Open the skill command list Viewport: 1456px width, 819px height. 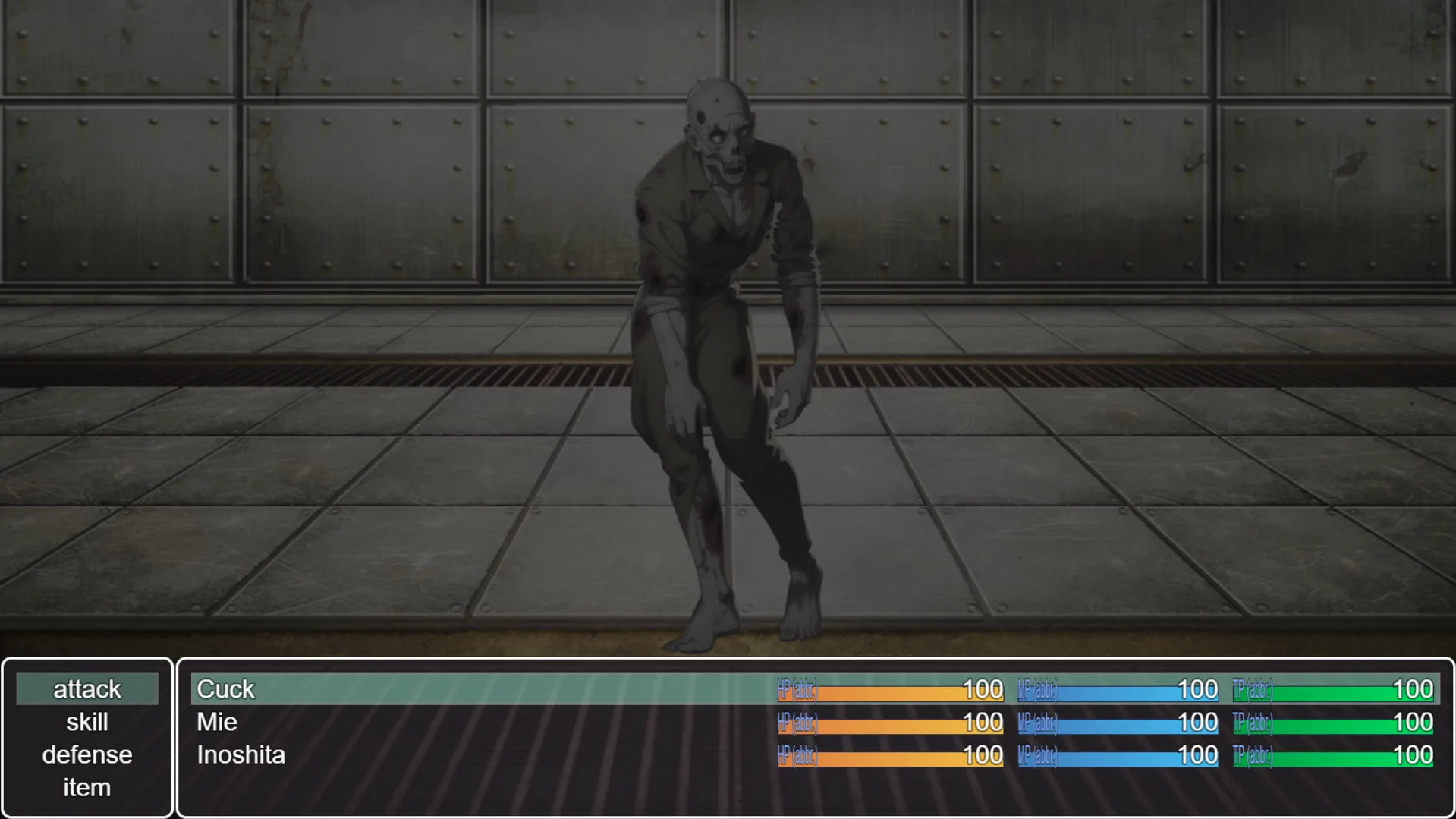click(87, 722)
